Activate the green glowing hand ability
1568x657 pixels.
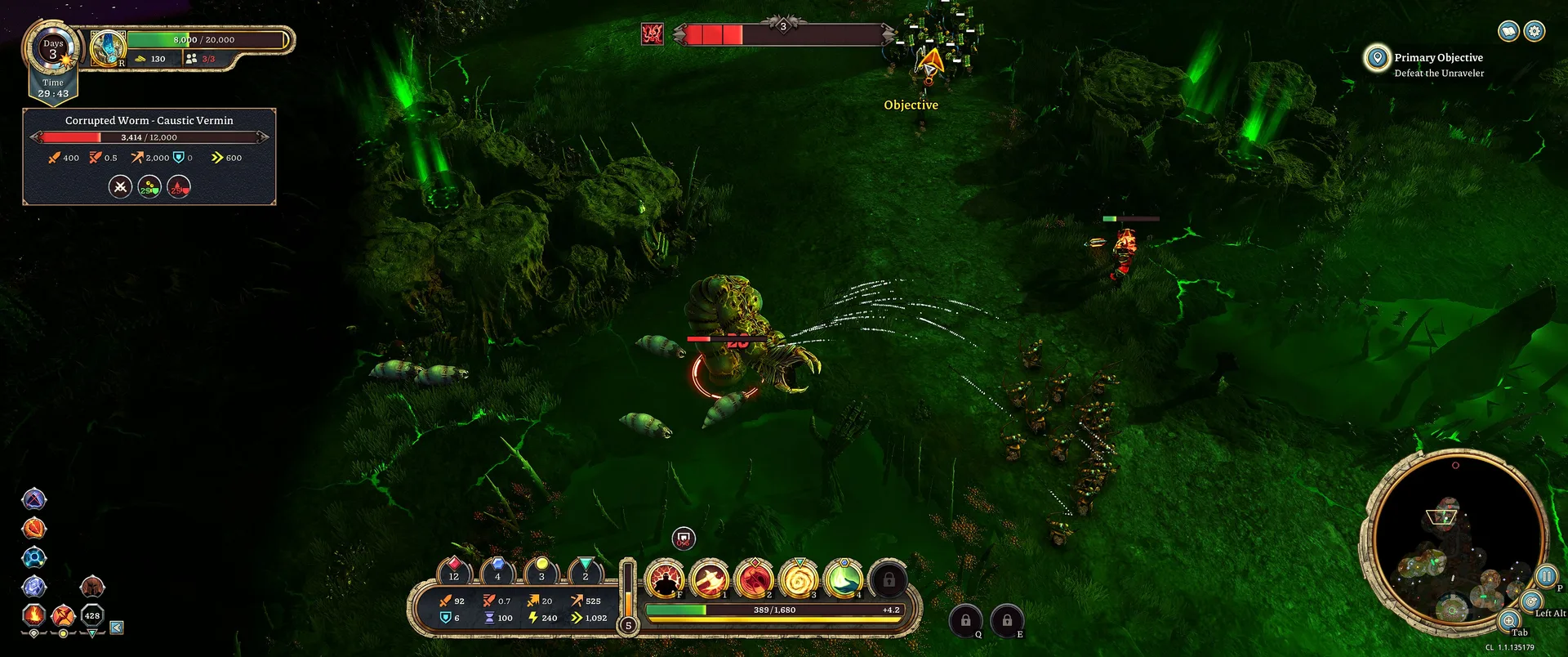(x=844, y=579)
